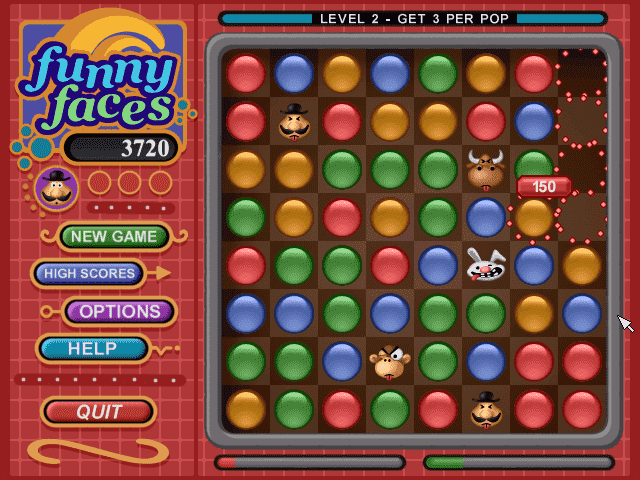Pop the white rabbit face tile
Screen dimensions: 640x480
click(486, 266)
